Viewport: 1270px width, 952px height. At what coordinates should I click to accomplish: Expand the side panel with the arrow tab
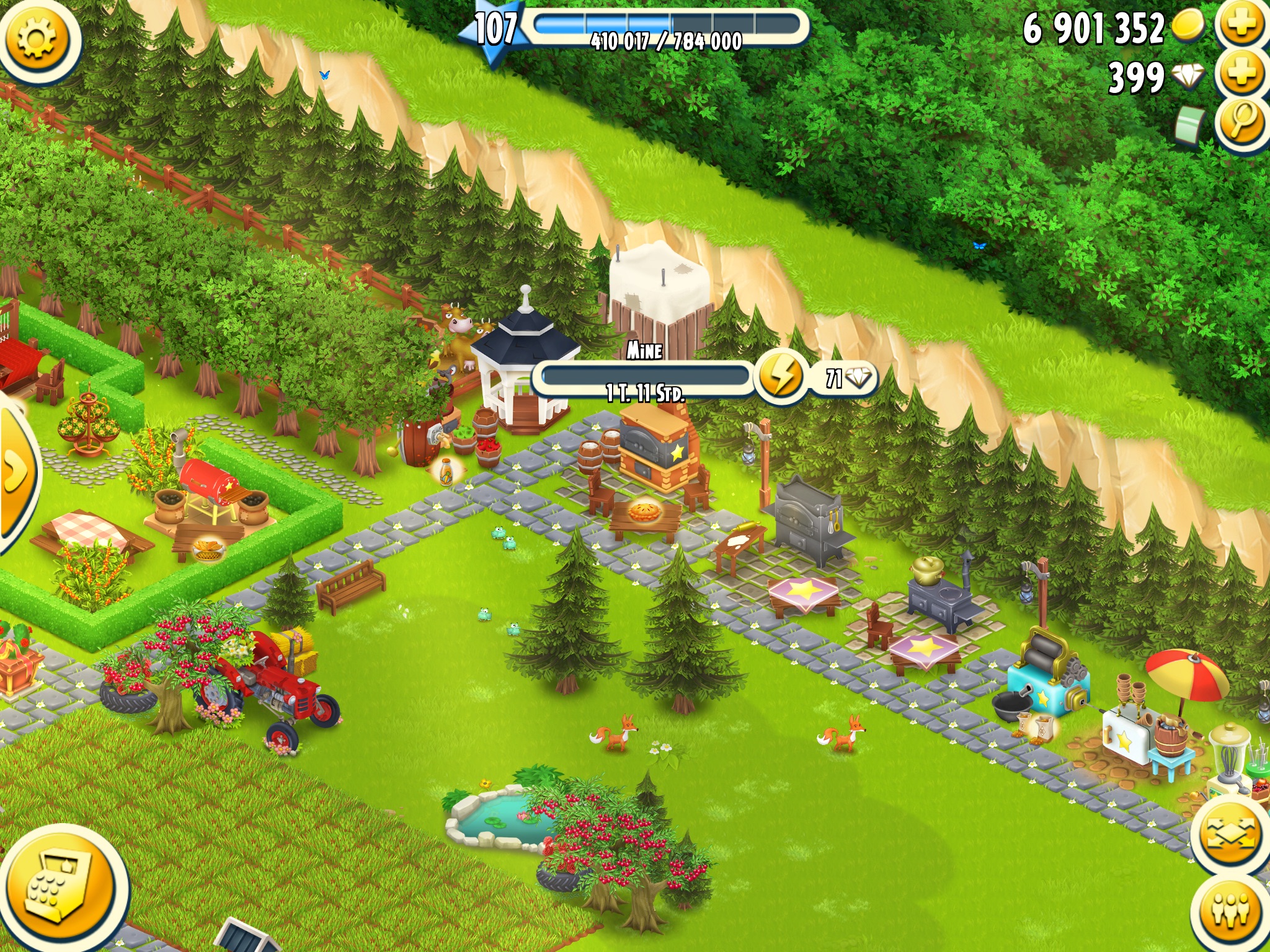pos(16,472)
